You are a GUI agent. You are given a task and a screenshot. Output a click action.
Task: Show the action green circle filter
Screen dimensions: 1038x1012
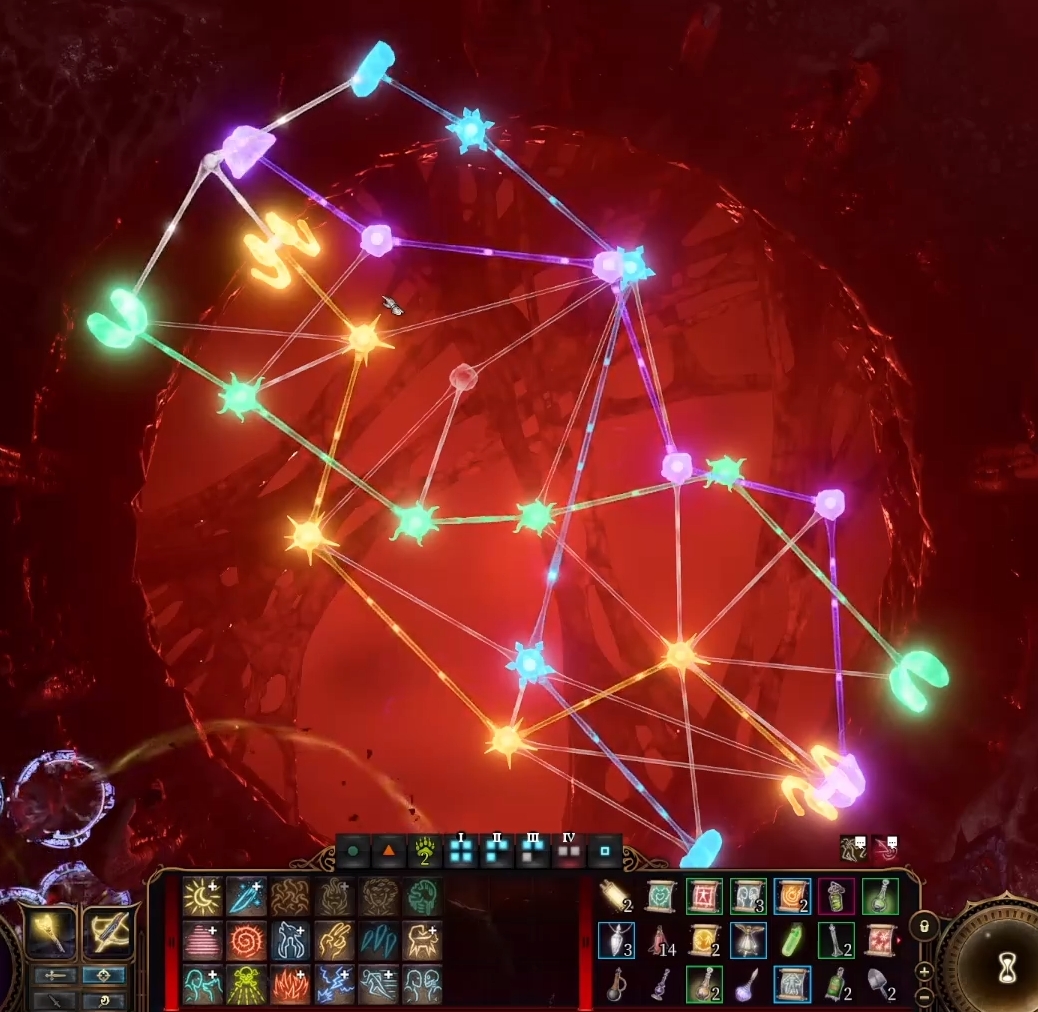click(x=353, y=853)
